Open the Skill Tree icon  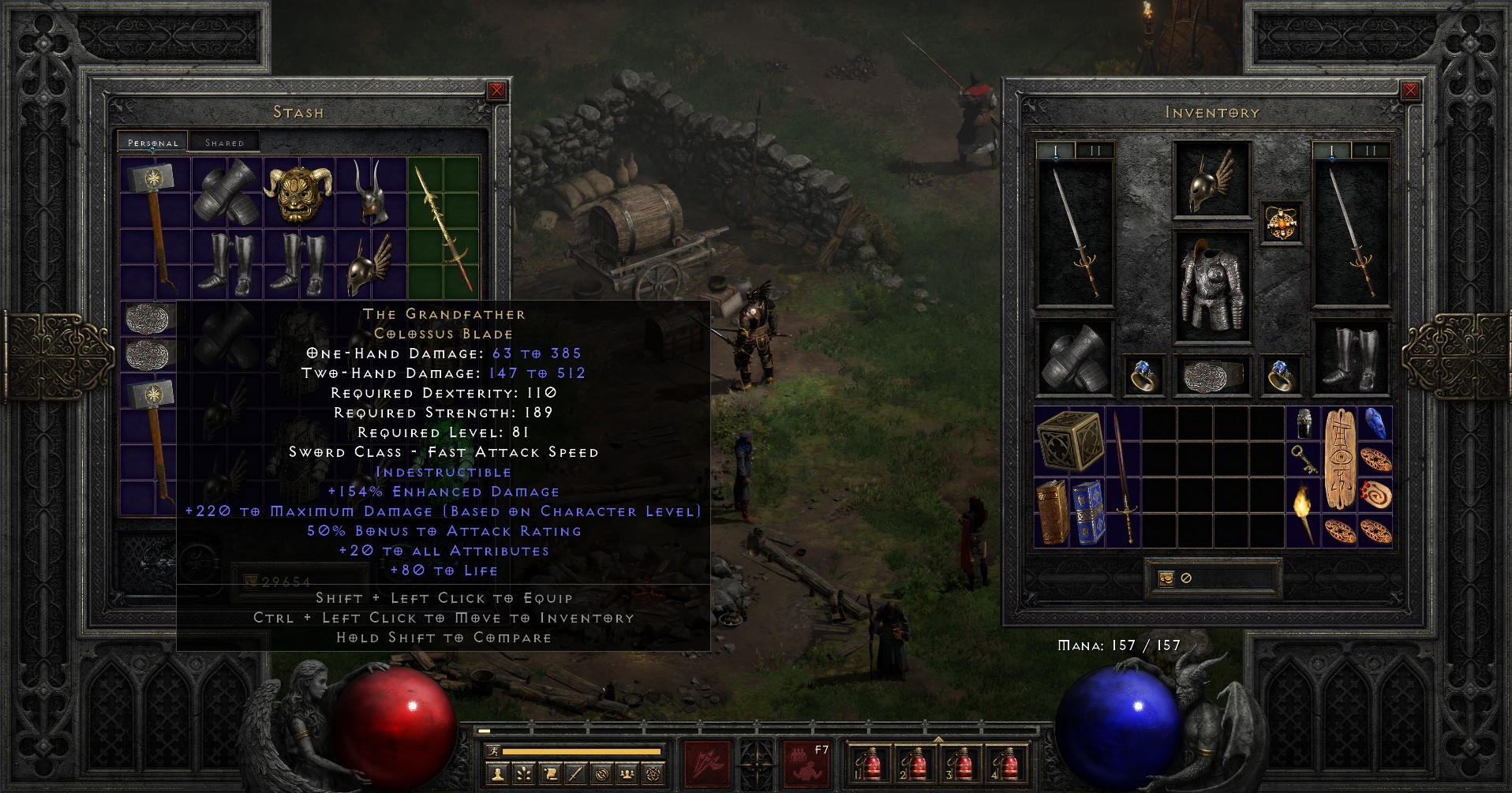[x=524, y=775]
